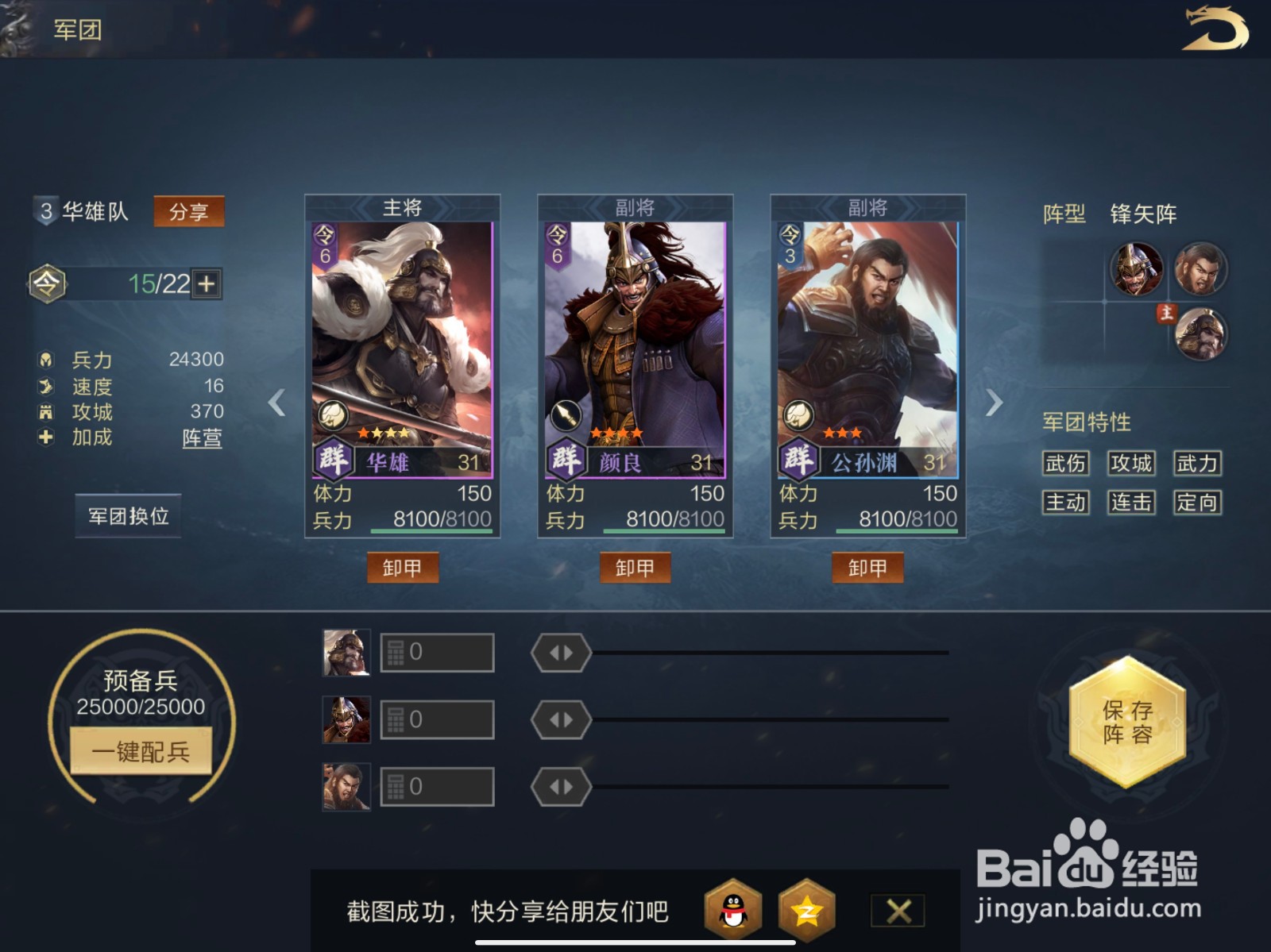Tap the QQ penguin share icon

[730, 909]
